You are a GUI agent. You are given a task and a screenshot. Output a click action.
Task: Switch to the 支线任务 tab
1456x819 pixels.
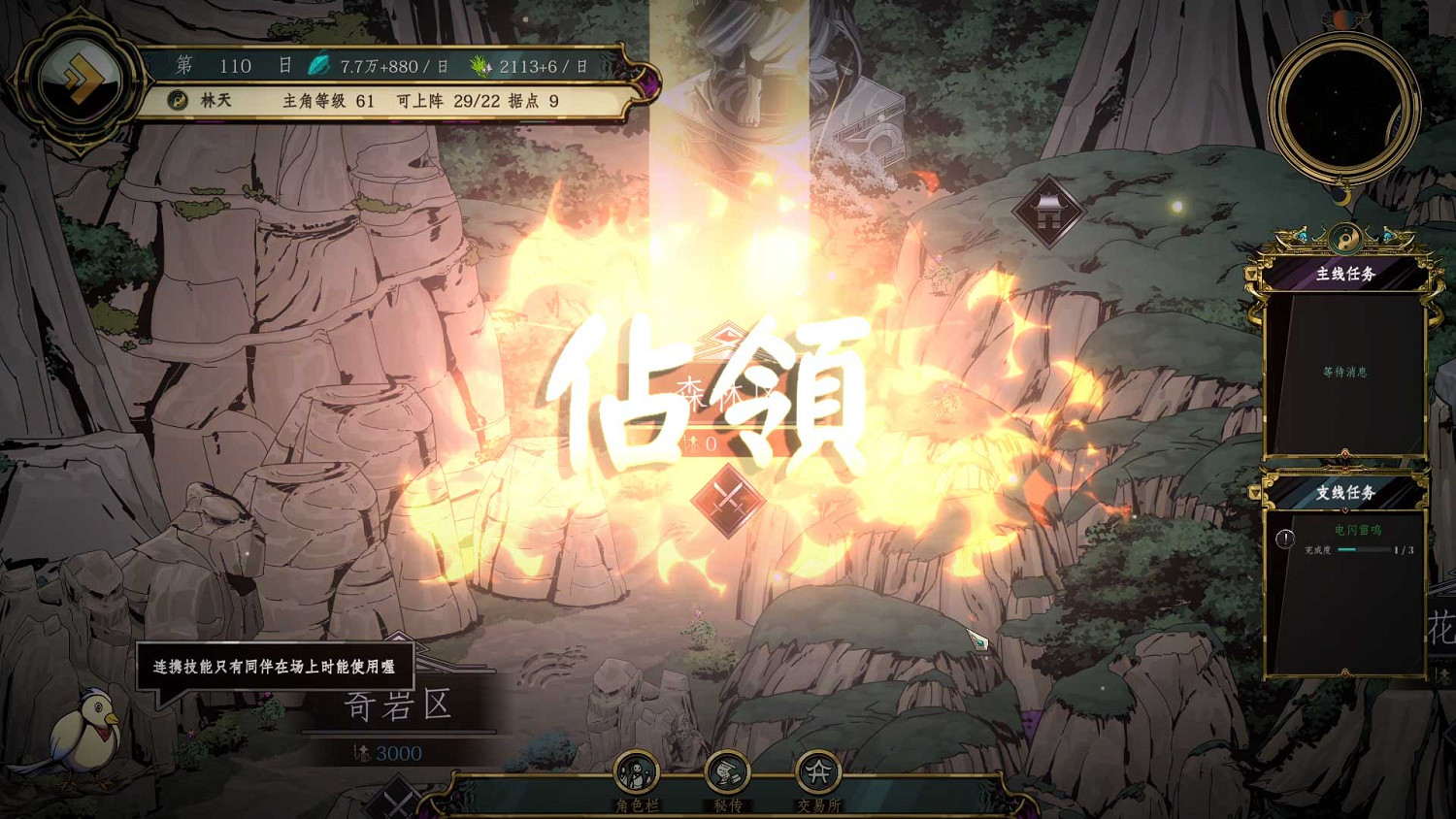(1347, 495)
